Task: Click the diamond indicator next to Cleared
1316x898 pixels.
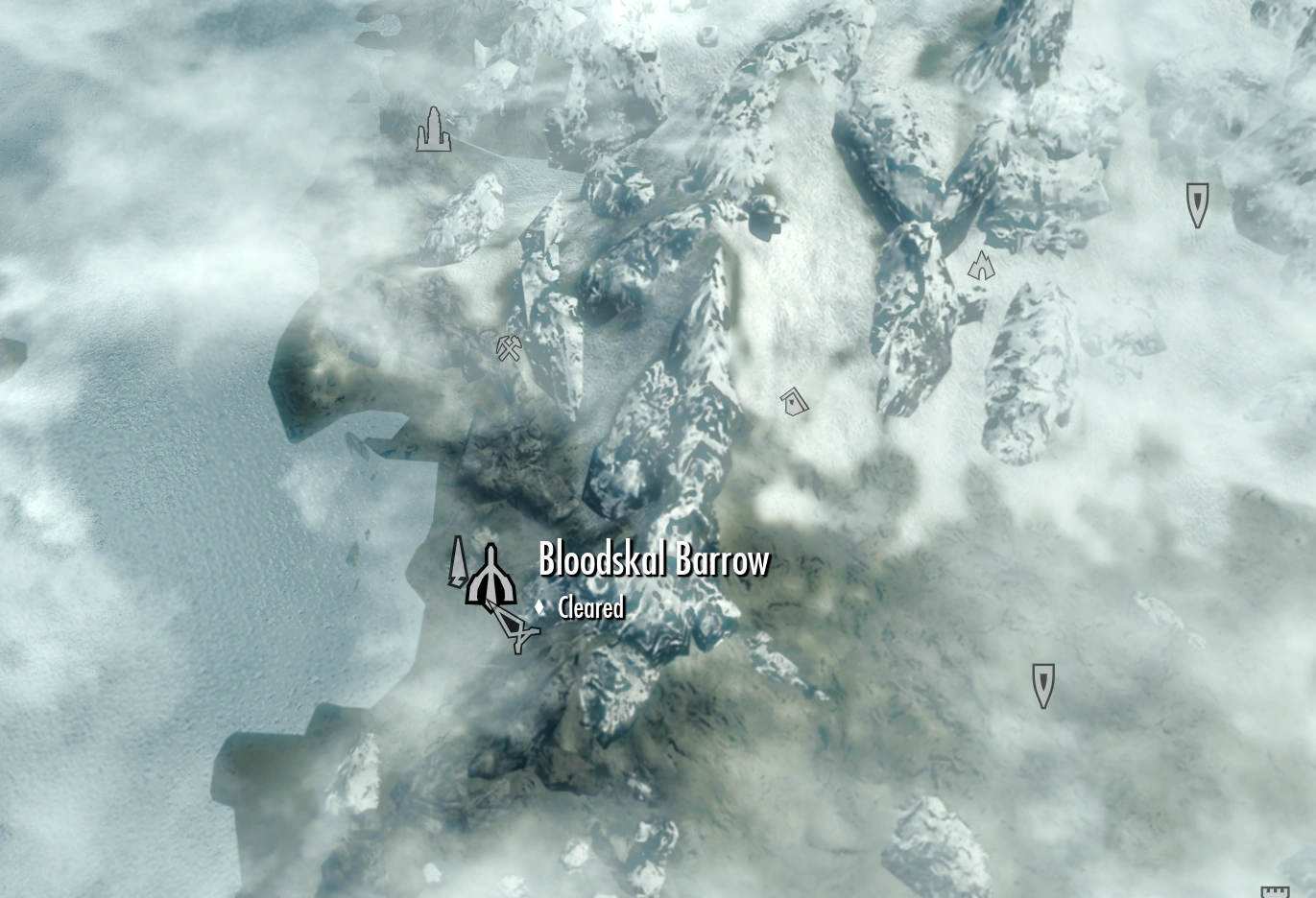Action: 539,605
